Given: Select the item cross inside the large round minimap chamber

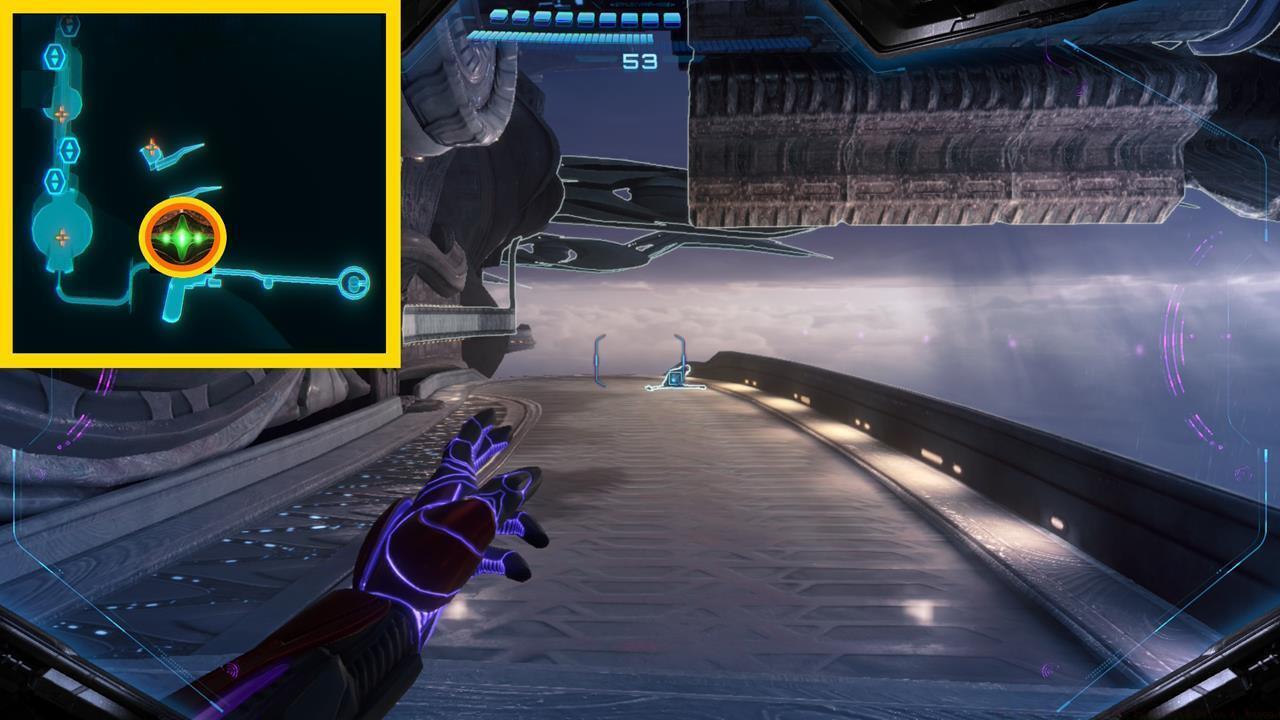Looking at the screenshot, I should 62,236.
